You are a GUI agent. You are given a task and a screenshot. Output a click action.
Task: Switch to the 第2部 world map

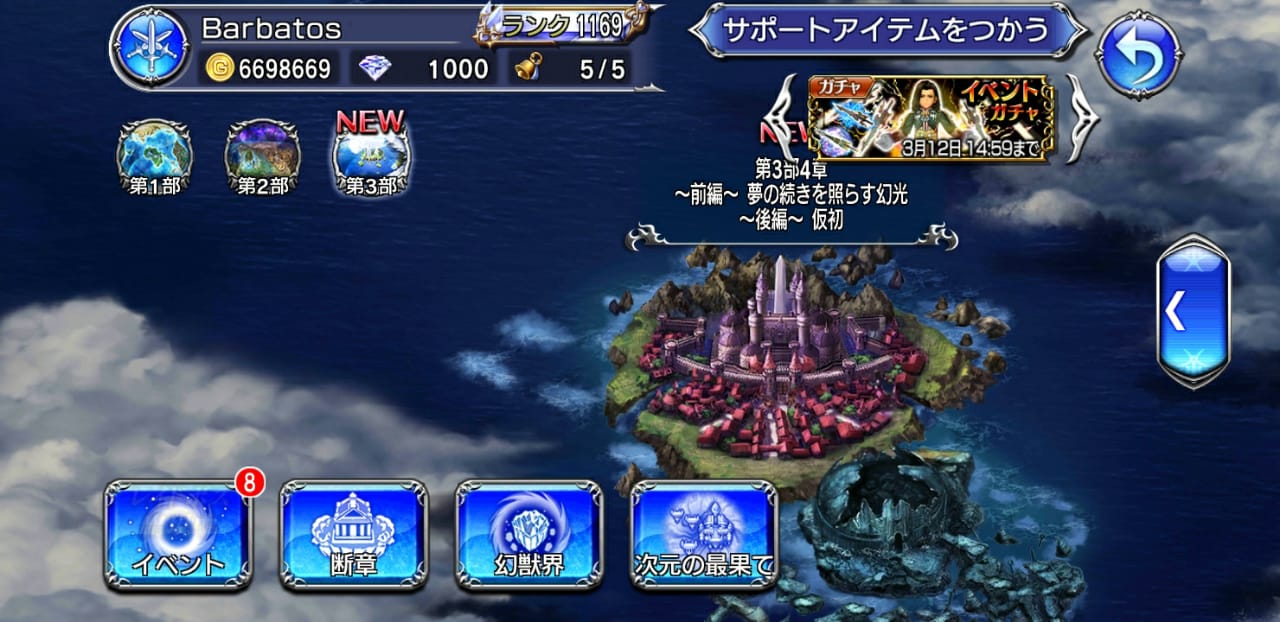point(262,157)
